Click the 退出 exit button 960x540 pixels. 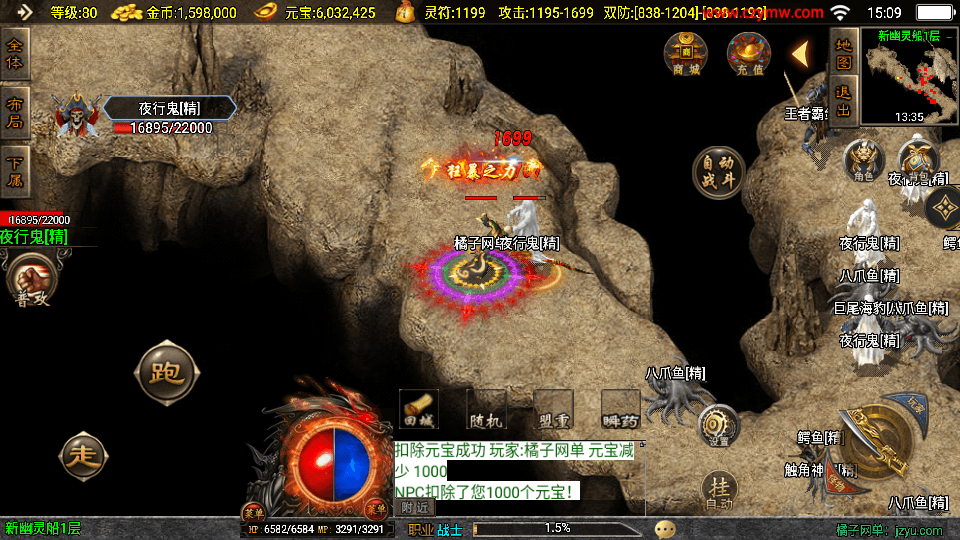point(844,99)
